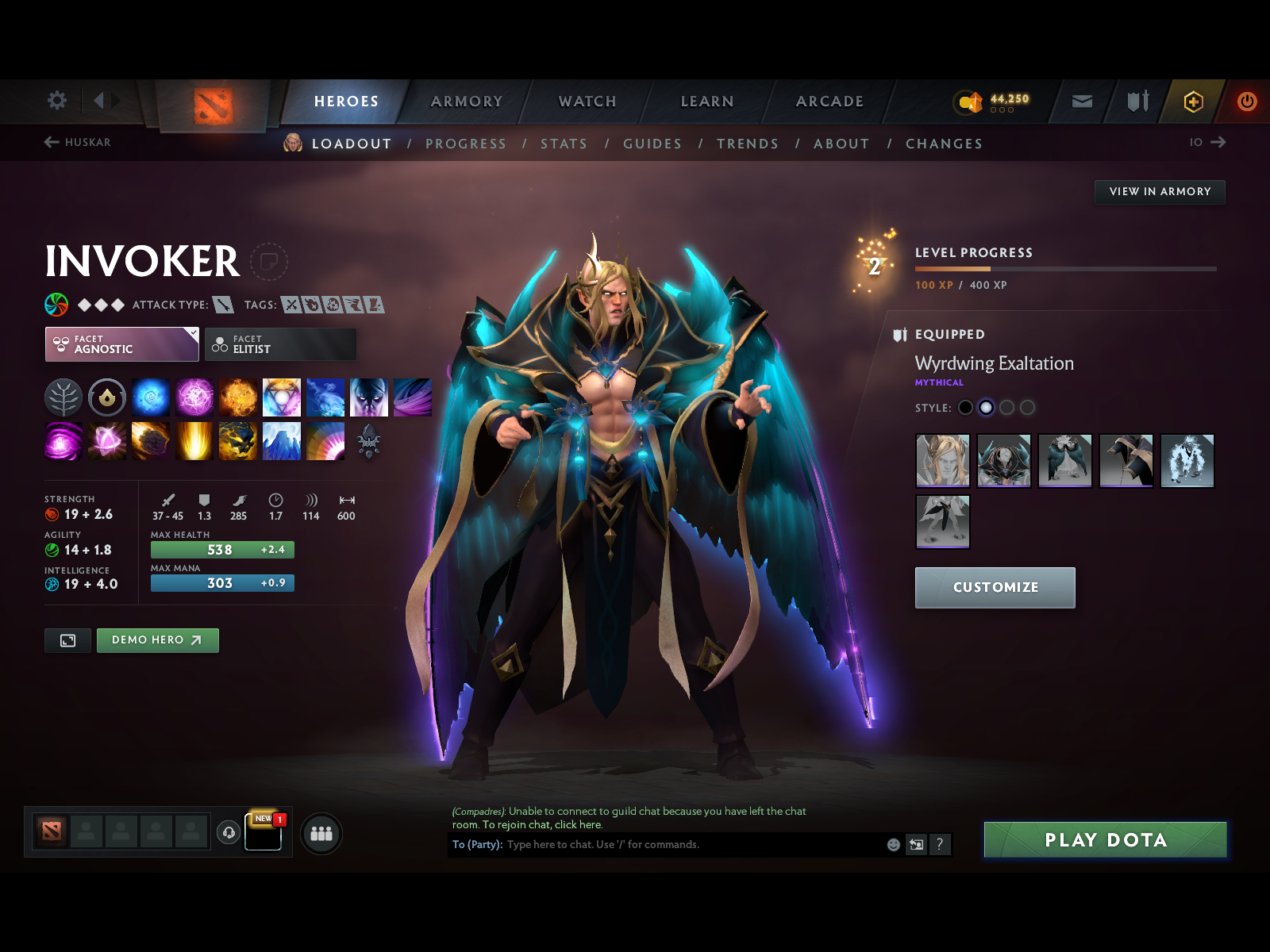Viewport: 1270px width, 952px height.
Task: Click the shard balance icon showing 44,250
Action: pos(967,101)
